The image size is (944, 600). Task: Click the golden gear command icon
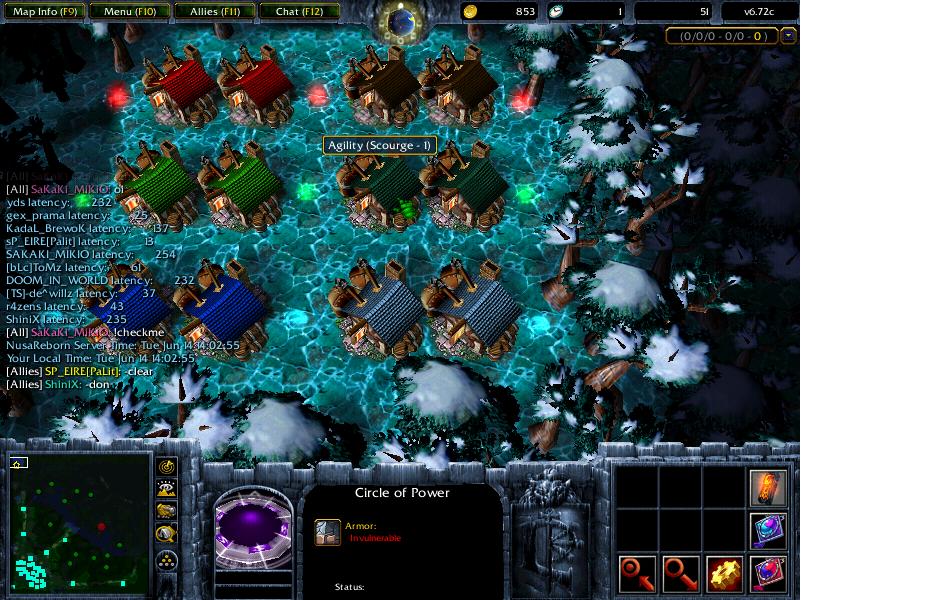click(725, 574)
